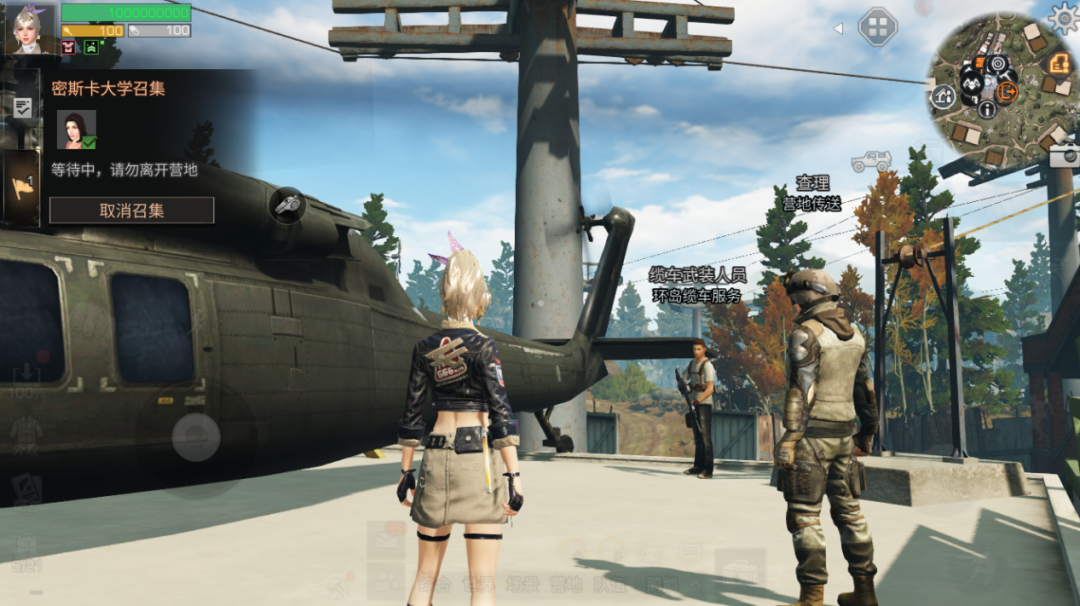Tap the camera screenshot icon

1063,155
